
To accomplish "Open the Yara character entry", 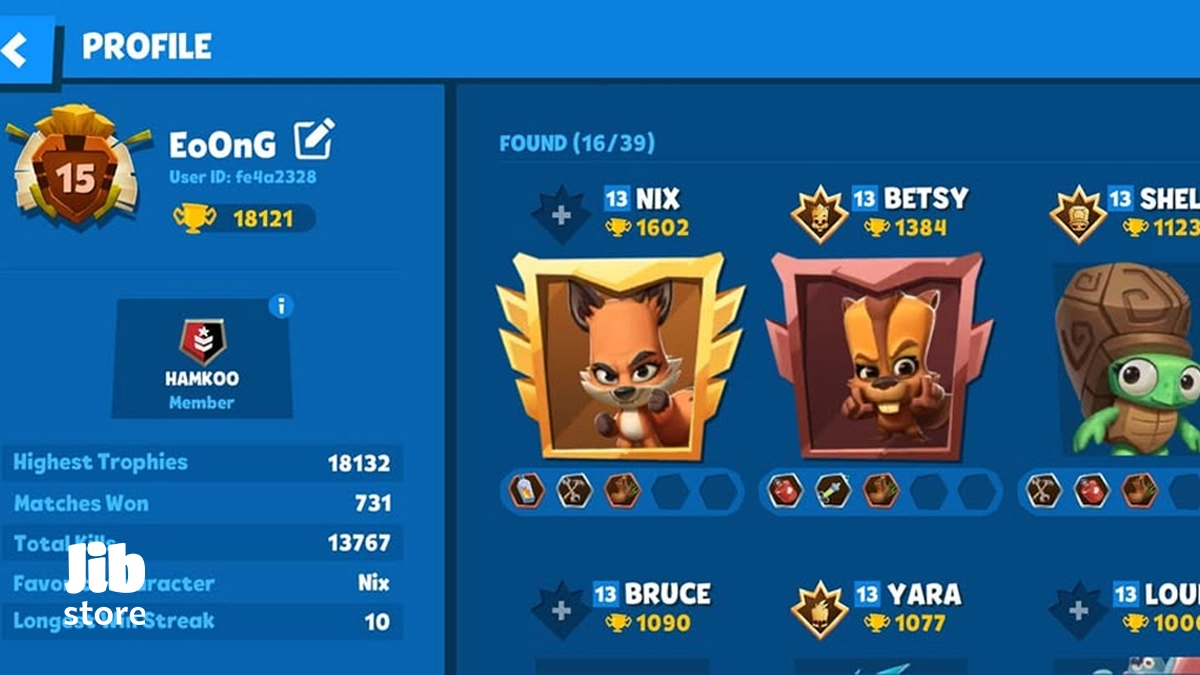I will [921, 594].
